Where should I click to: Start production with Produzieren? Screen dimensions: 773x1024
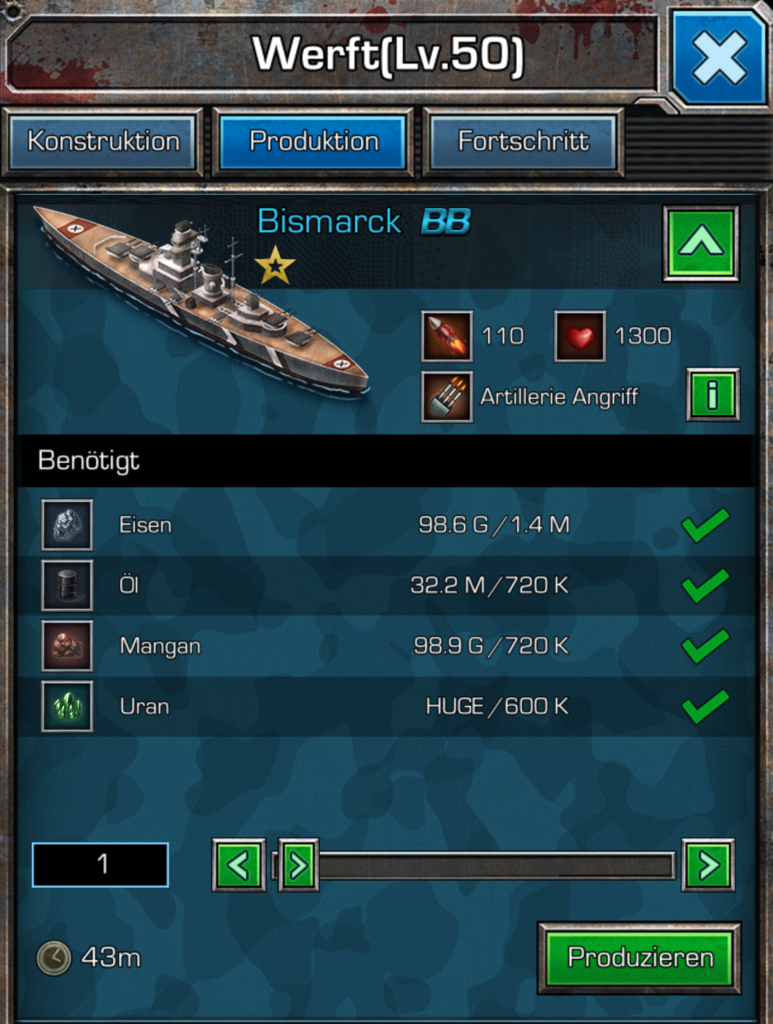640,958
